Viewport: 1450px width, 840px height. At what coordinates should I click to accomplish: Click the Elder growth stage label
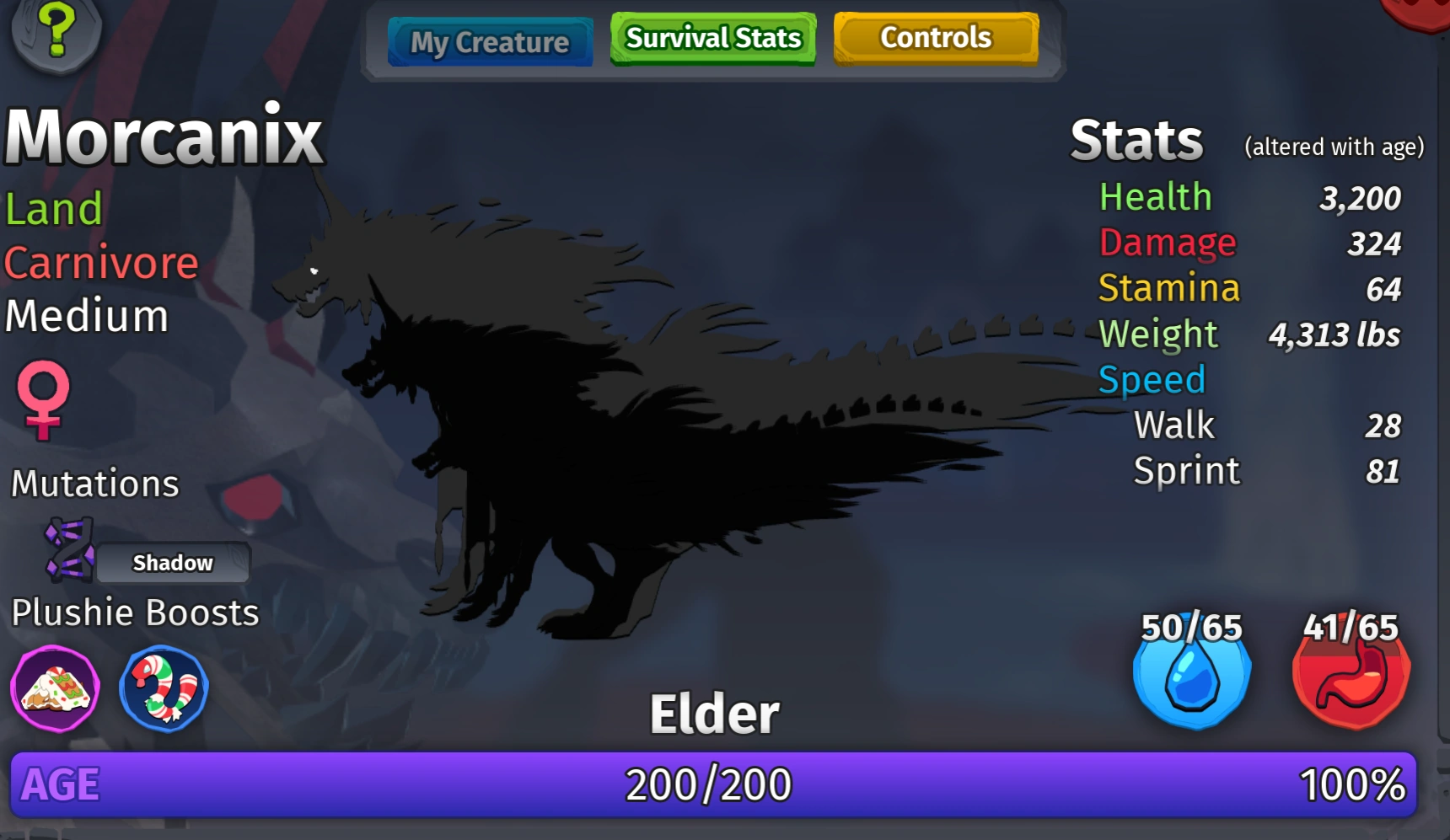(x=712, y=712)
